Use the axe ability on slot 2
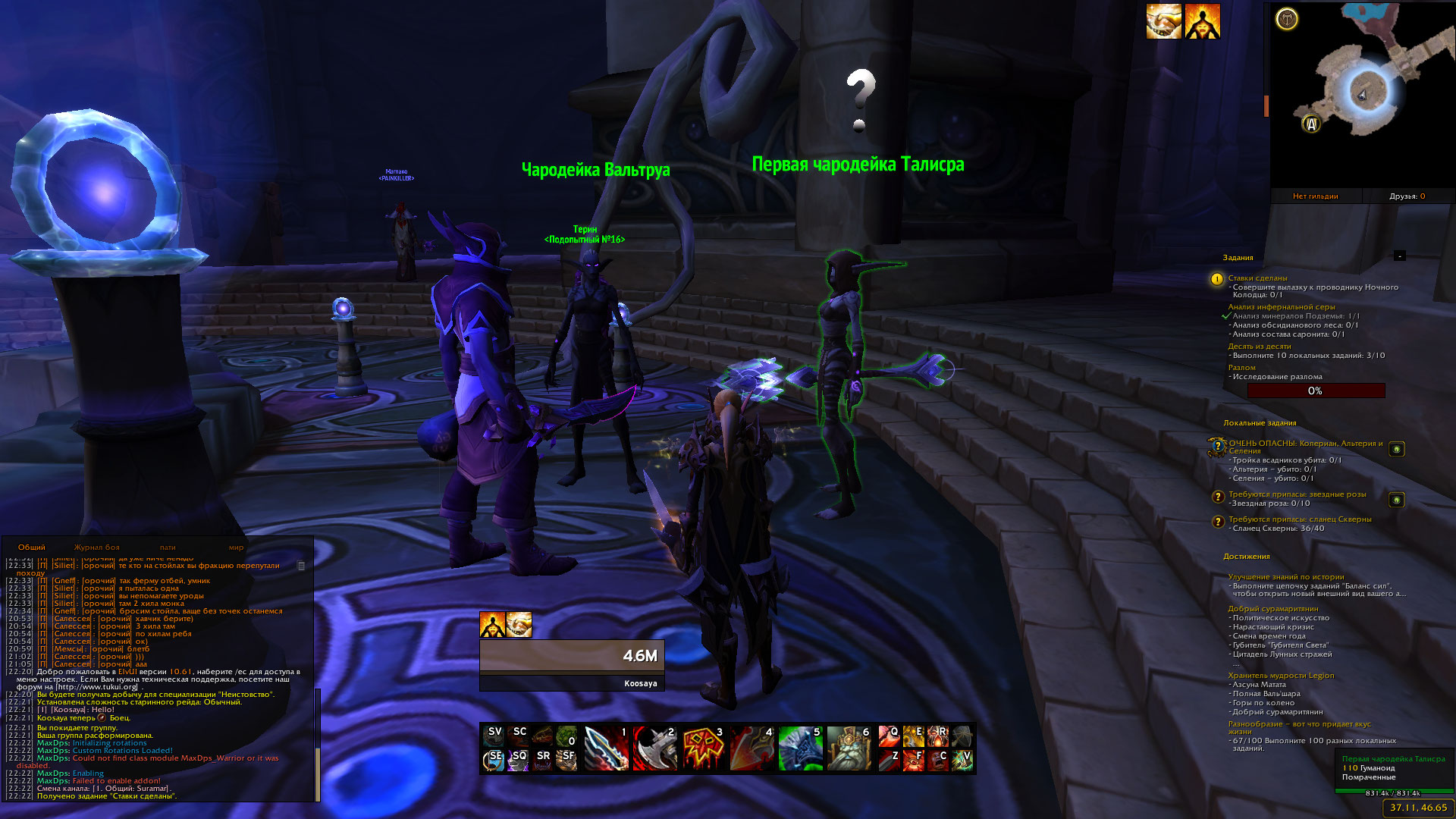 (654, 748)
